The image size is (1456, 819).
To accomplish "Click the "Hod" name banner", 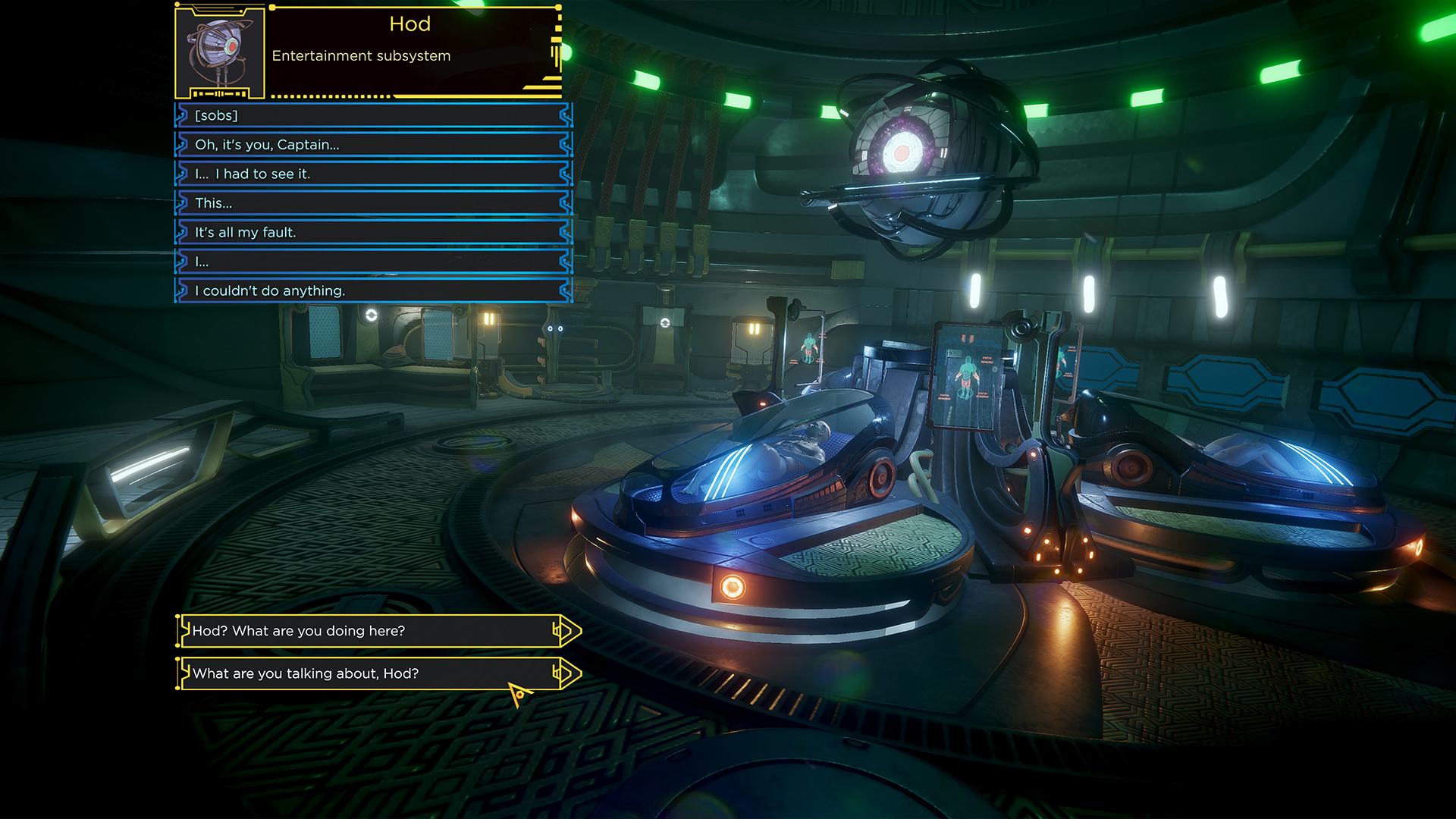I will point(409,24).
